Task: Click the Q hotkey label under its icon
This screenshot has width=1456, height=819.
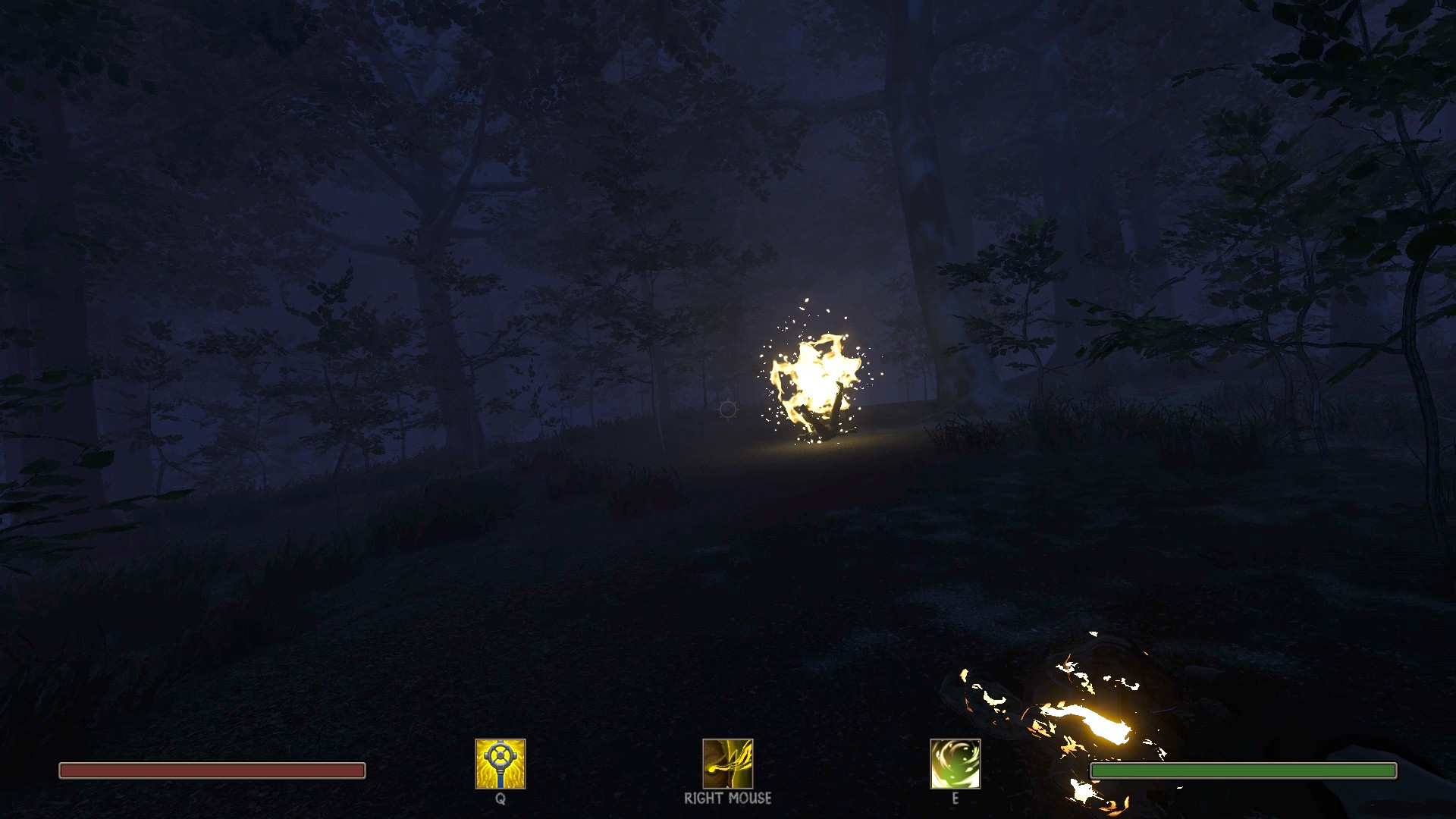Action: (x=498, y=799)
